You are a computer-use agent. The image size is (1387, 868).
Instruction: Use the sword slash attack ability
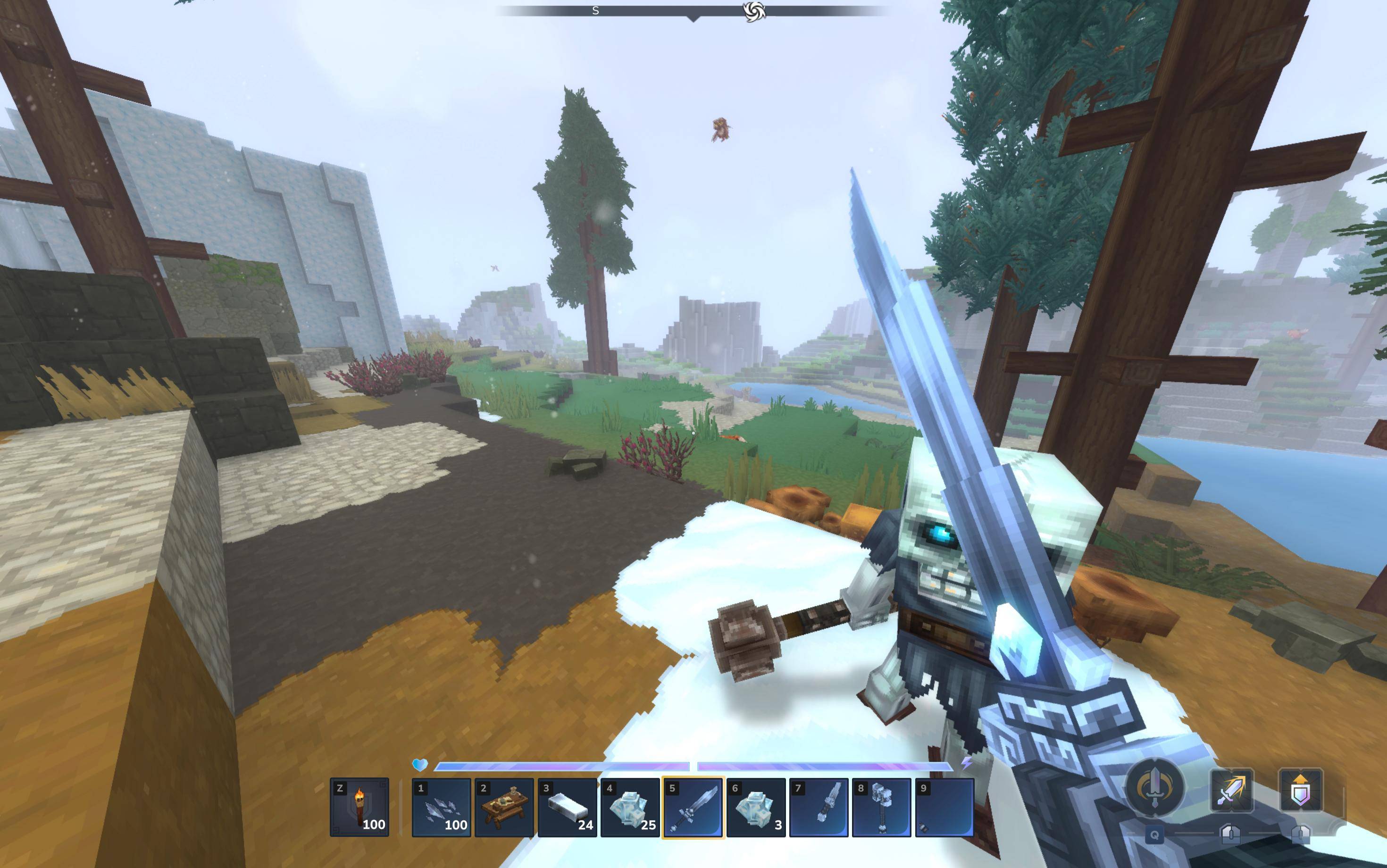[1231, 791]
